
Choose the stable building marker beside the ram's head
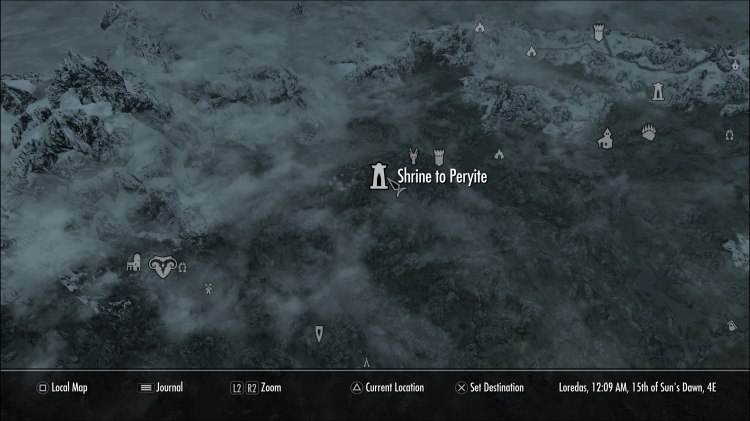point(133,264)
